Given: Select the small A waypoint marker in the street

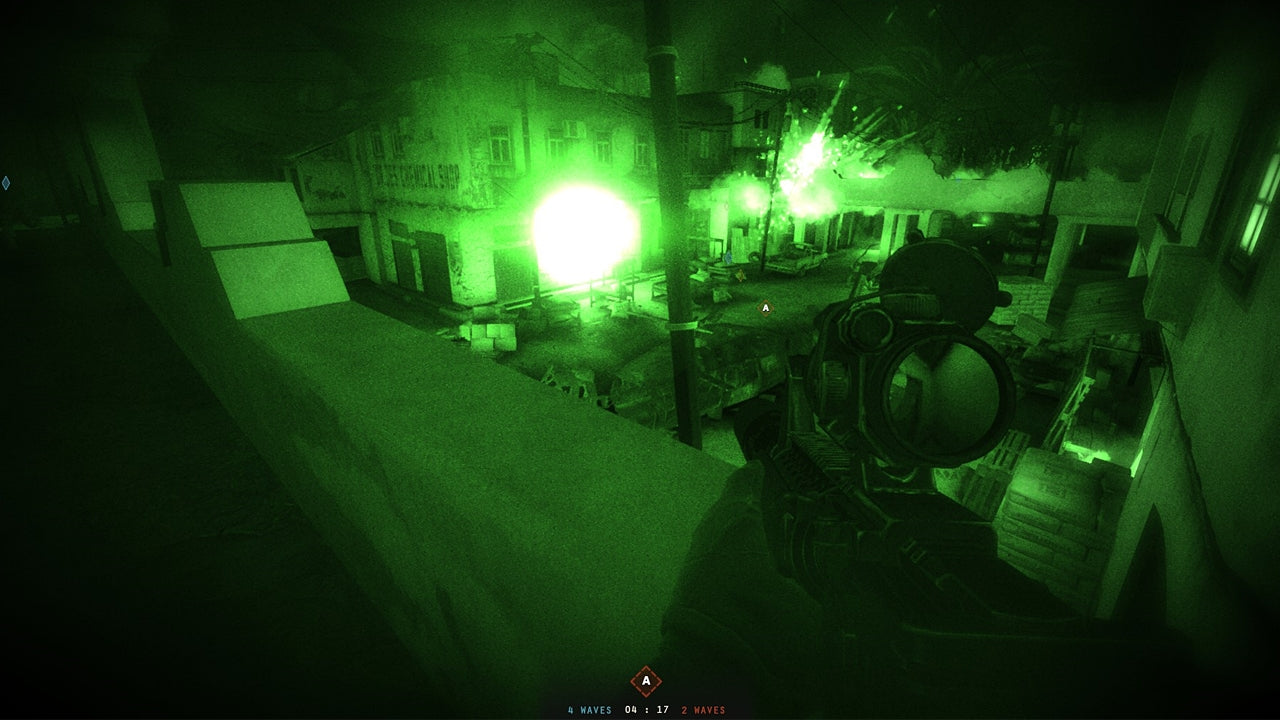Looking at the screenshot, I should coord(766,307).
